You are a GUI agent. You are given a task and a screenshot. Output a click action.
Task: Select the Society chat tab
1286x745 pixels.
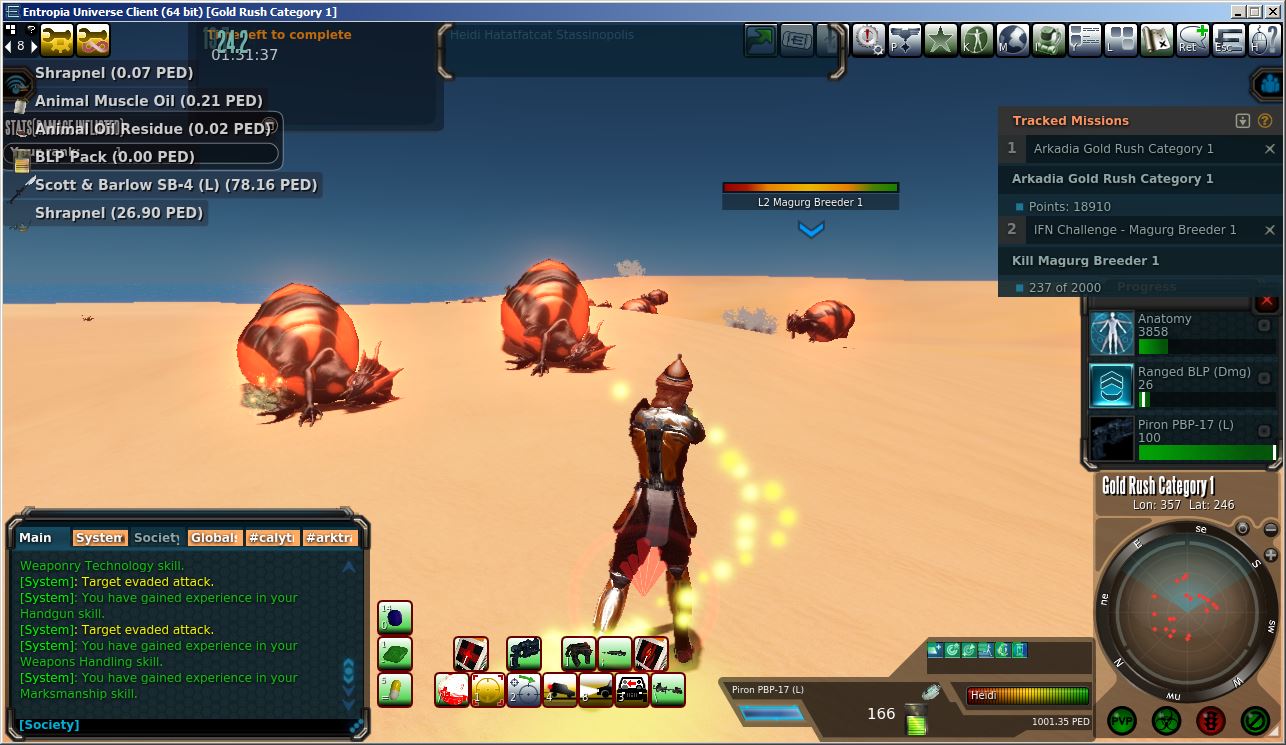tap(156, 538)
